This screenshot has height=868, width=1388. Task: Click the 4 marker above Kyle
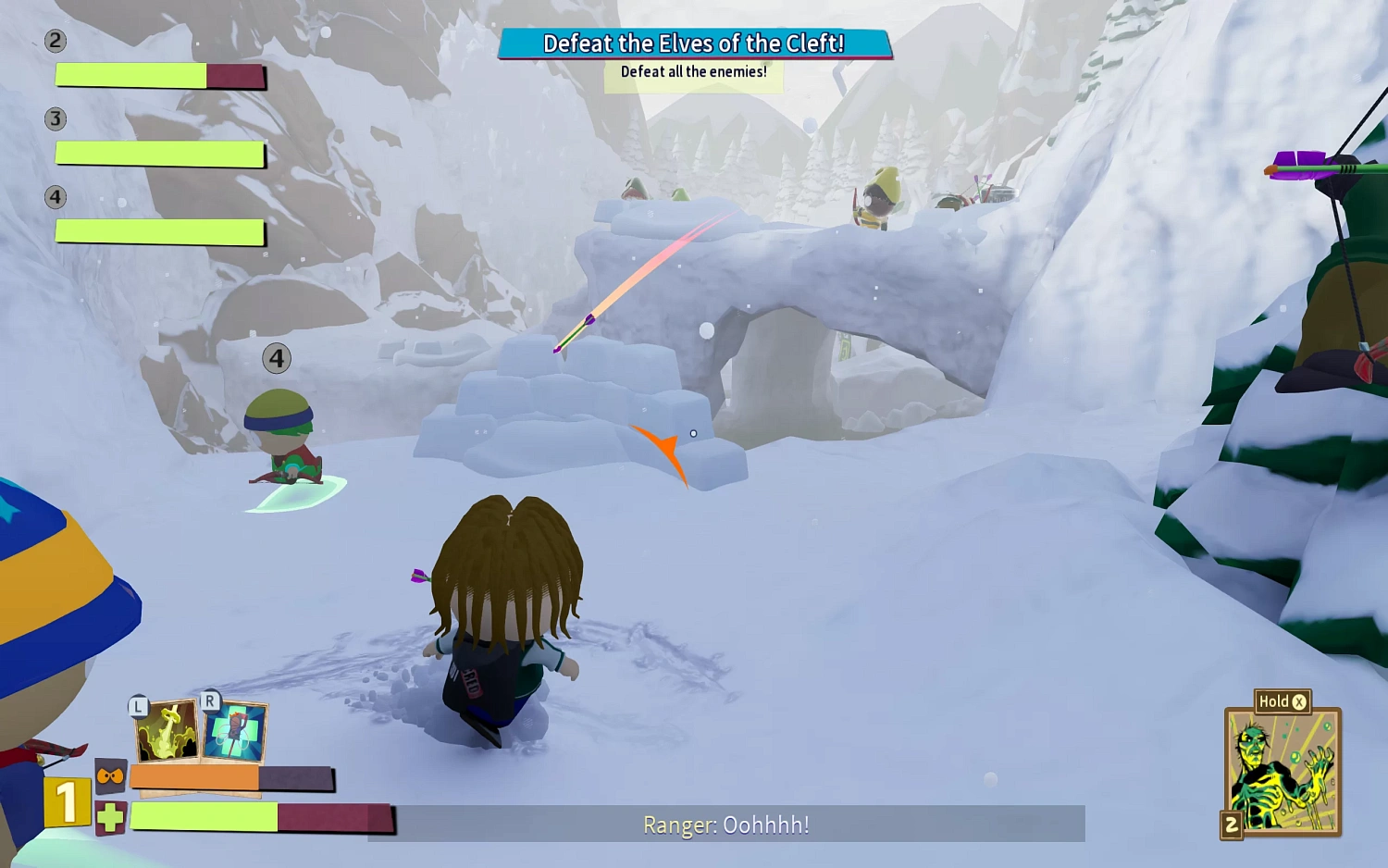[275, 359]
